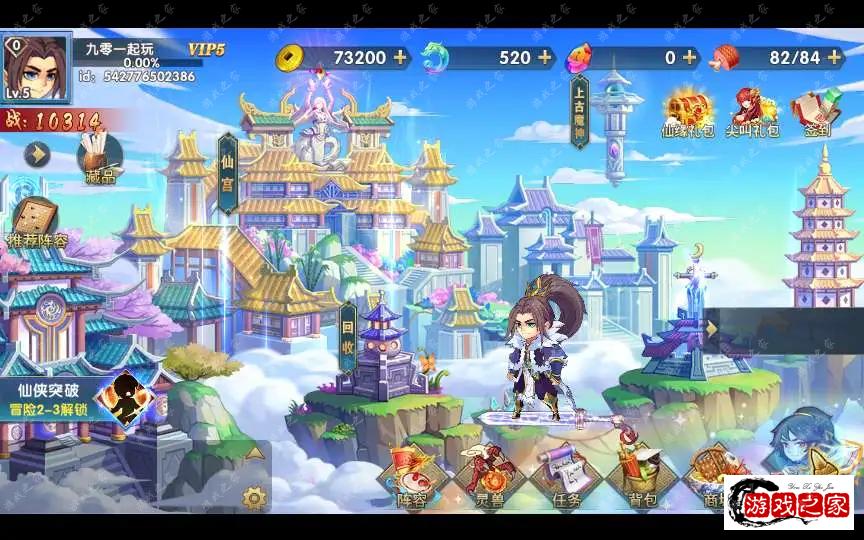Refill meat stamina with the plus button
This screenshot has width=864, height=540.
pos(833,57)
